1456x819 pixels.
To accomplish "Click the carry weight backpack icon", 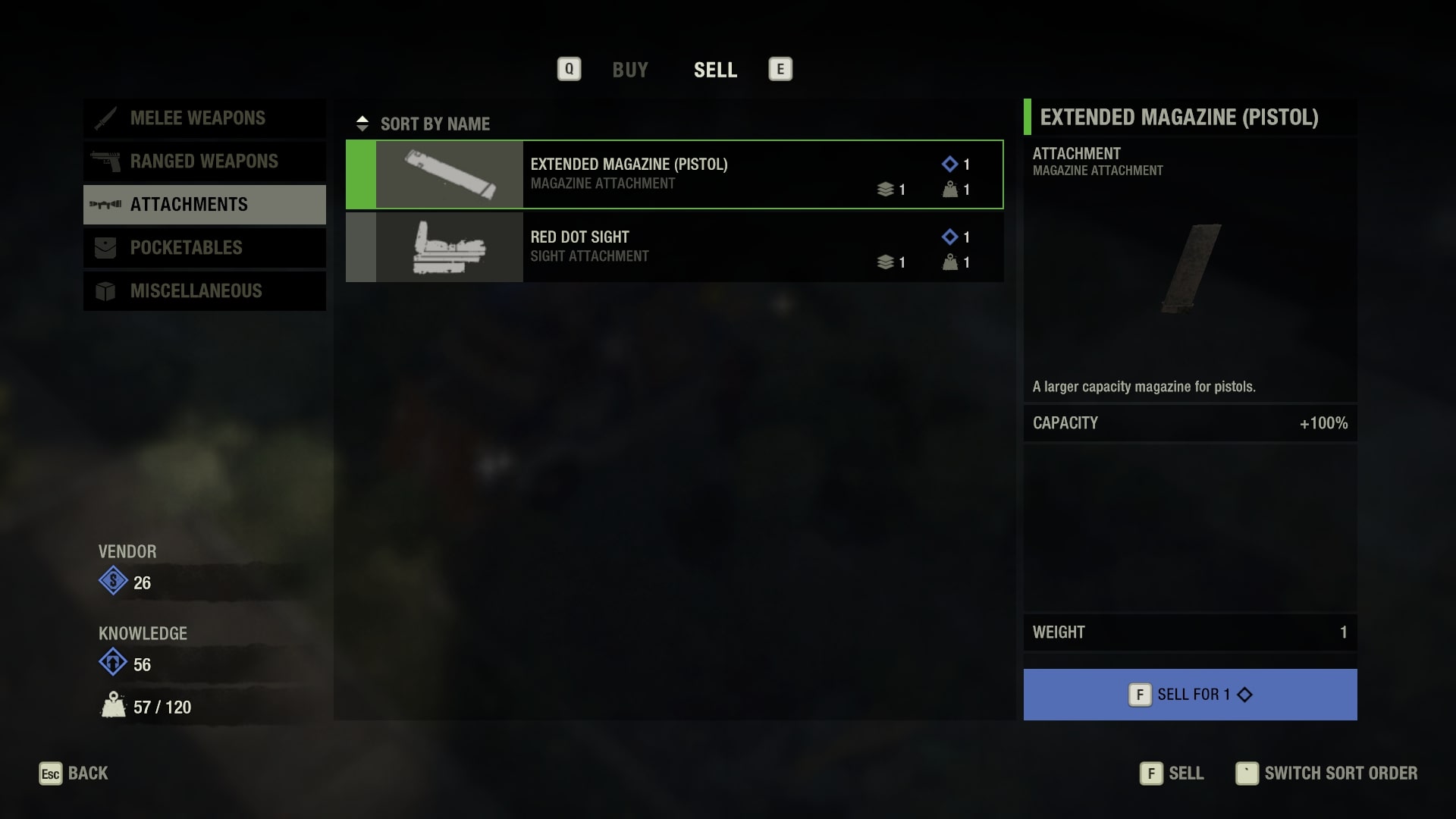I will pos(112,707).
